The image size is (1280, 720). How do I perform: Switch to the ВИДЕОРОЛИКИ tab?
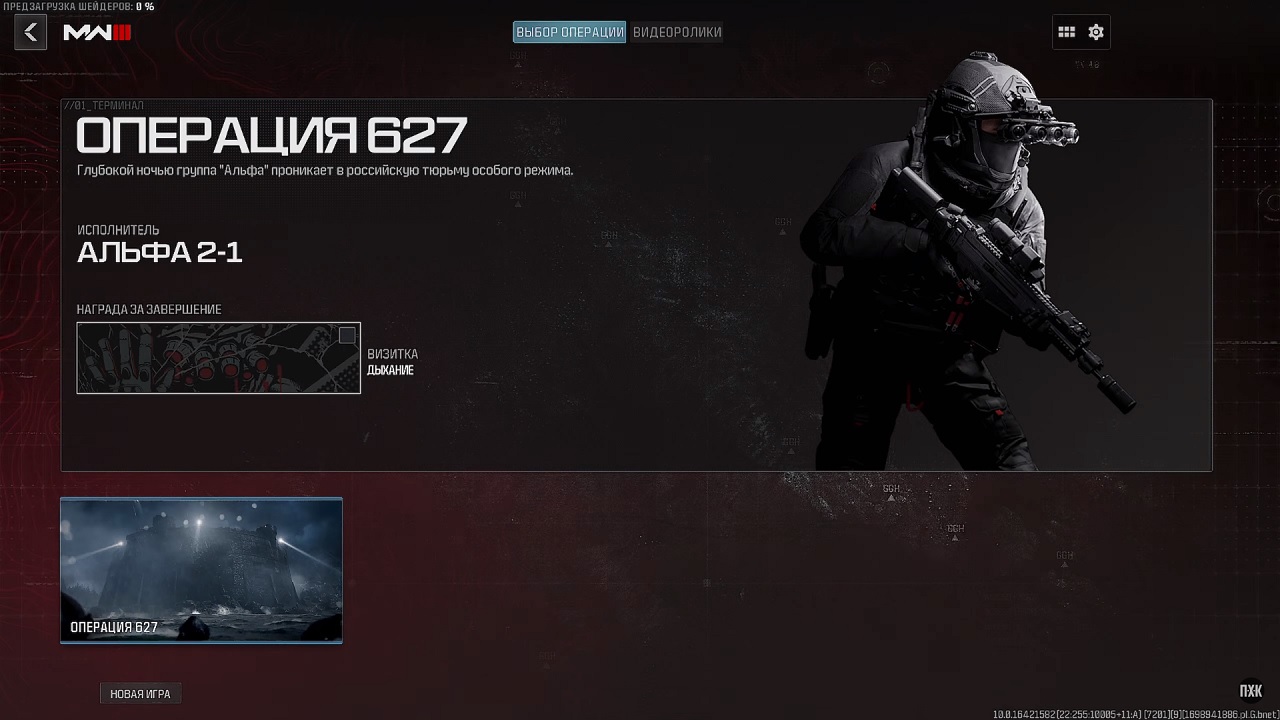click(677, 31)
